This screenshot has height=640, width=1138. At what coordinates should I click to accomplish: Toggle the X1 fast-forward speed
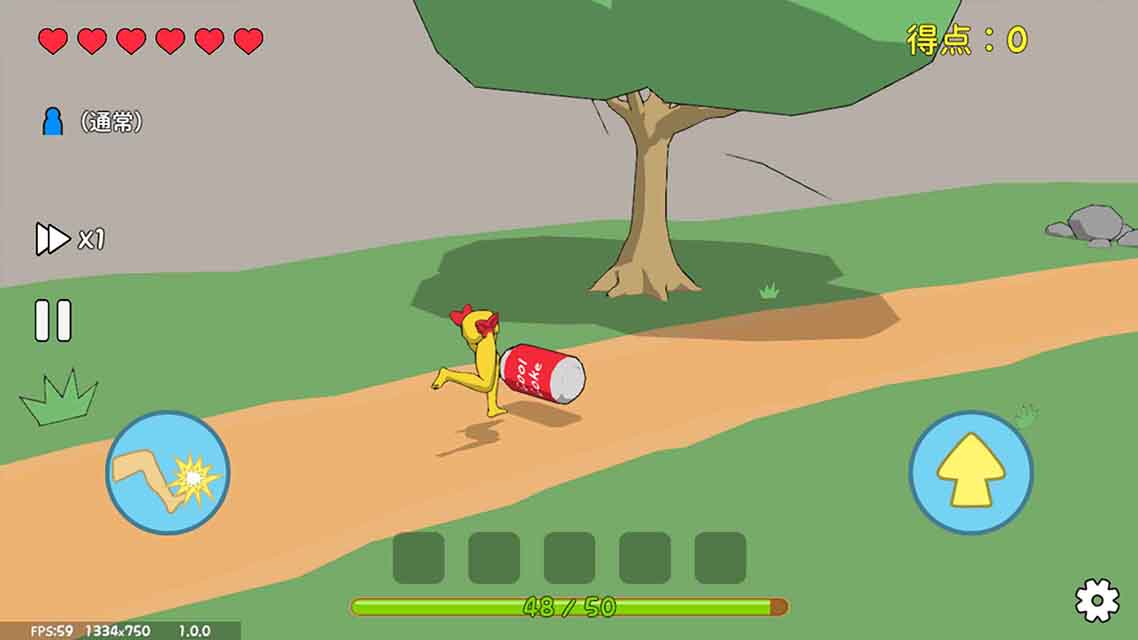(69, 240)
